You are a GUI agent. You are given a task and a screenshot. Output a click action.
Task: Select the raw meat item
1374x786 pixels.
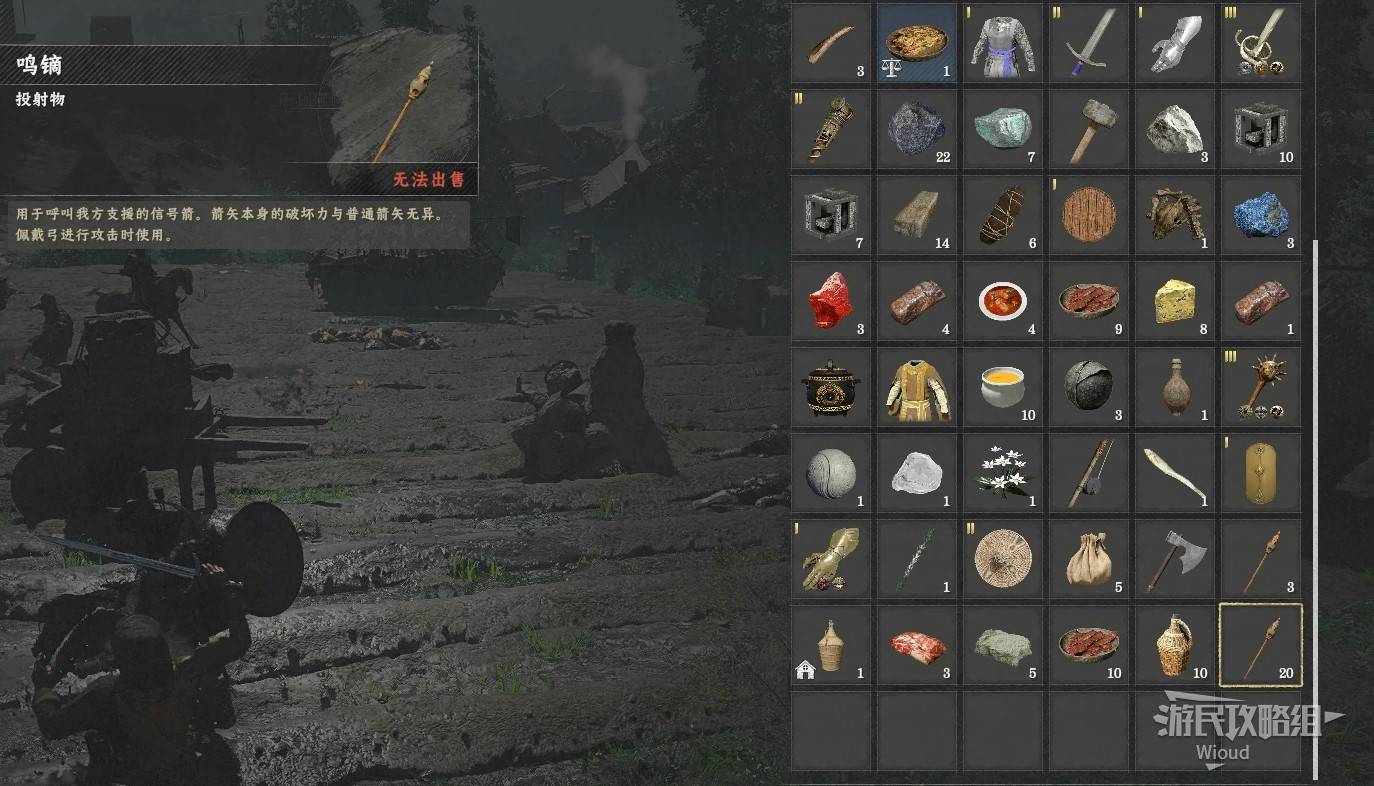tap(917, 645)
